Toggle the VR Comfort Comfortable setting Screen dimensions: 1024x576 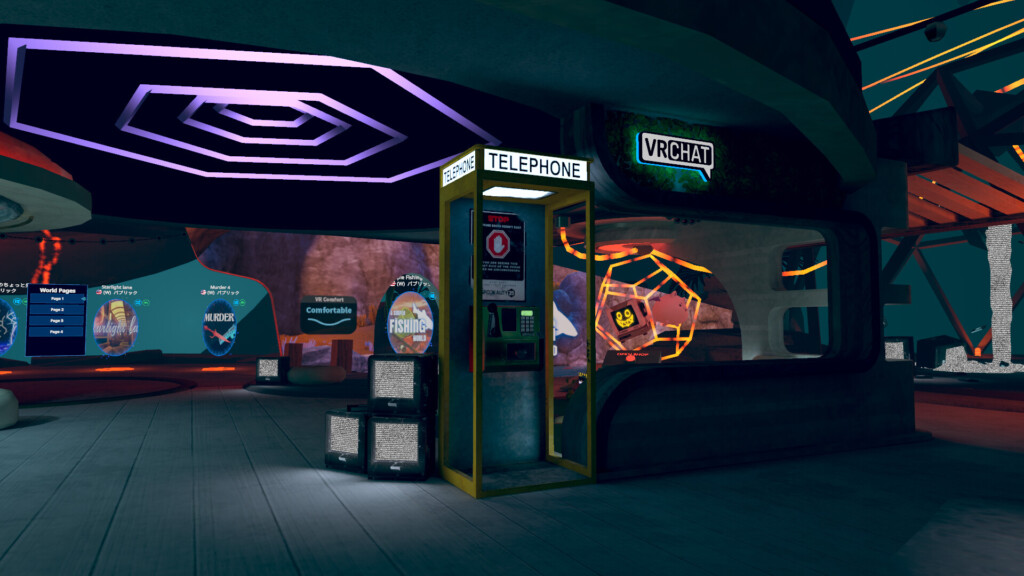click(329, 312)
